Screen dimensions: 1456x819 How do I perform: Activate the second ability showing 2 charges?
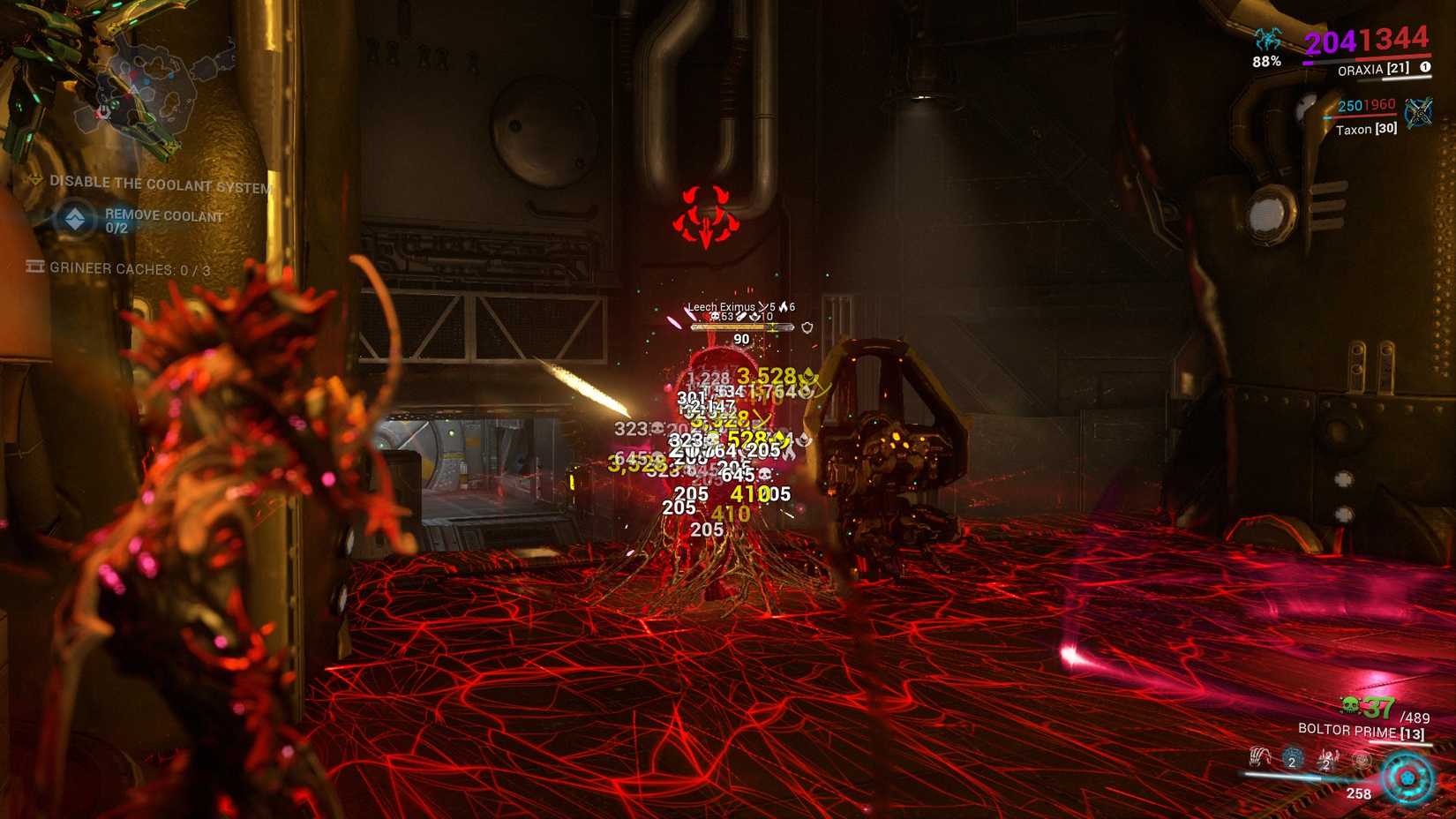pyautogui.click(x=1293, y=759)
